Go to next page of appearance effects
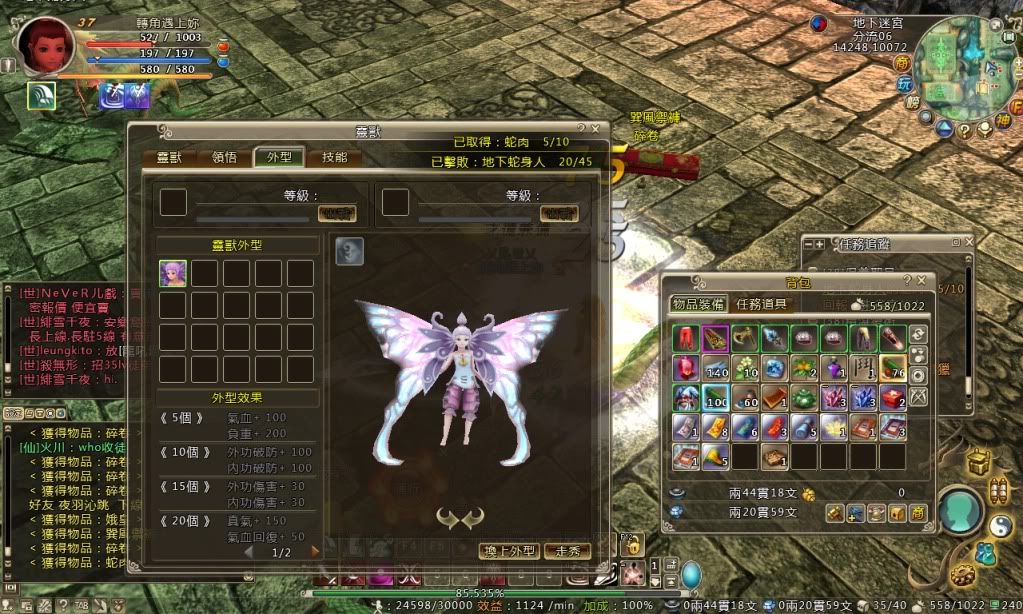This screenshot has height=614, width=1023. 316,551
